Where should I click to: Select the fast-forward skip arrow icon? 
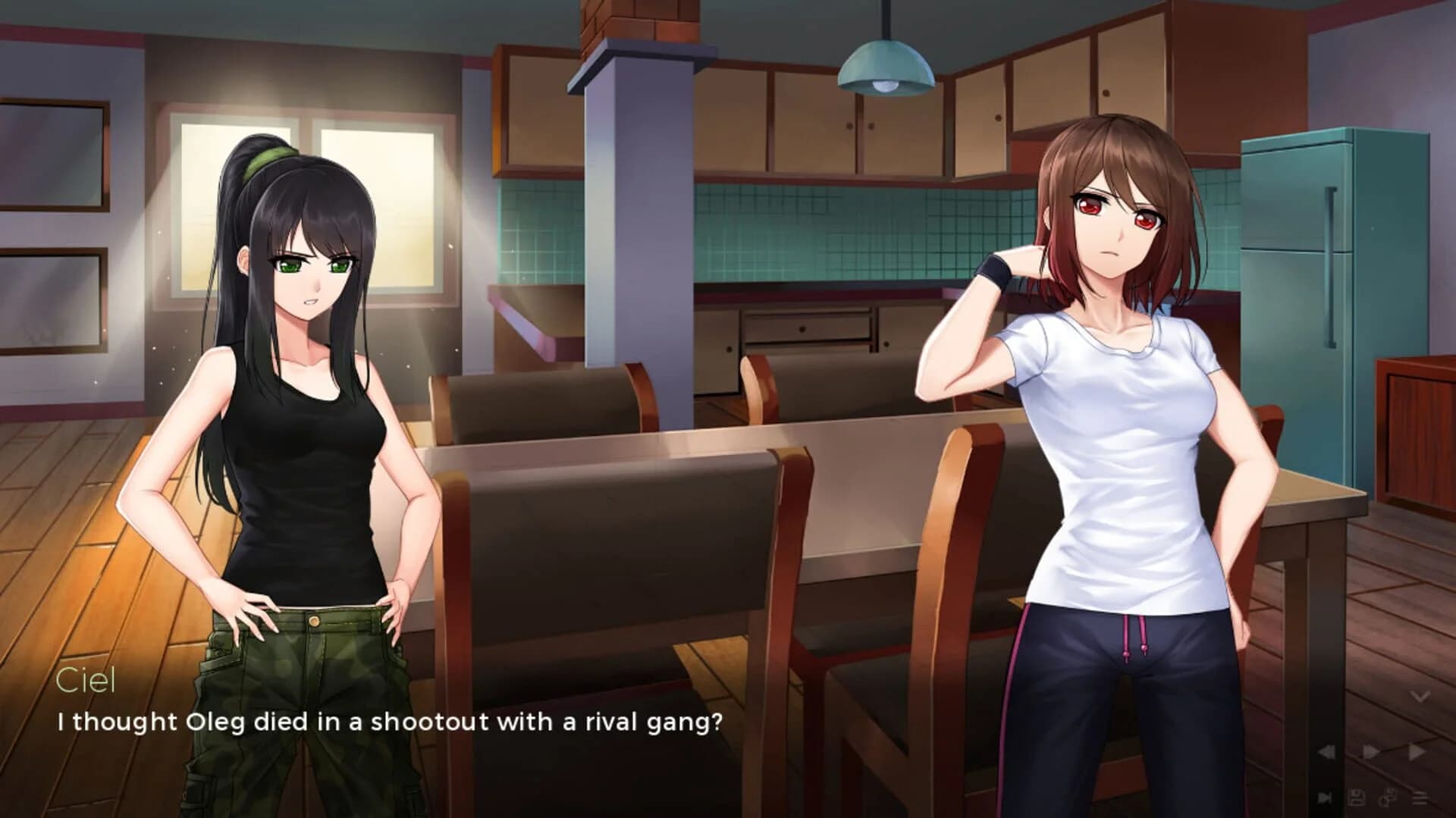click(x=1416, y=752)
